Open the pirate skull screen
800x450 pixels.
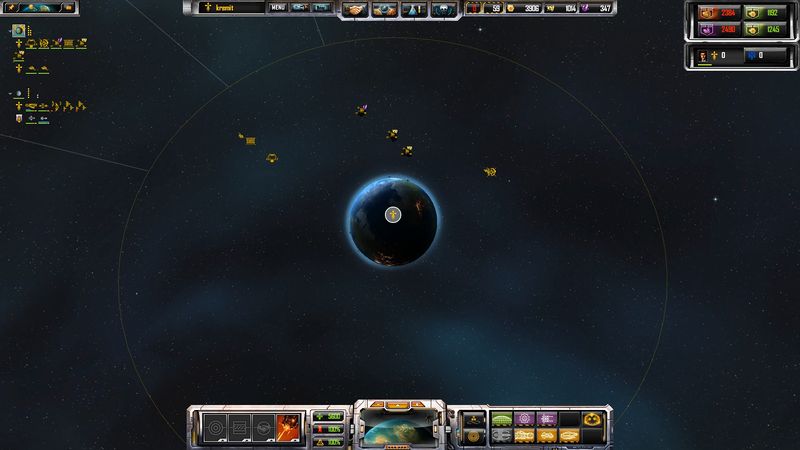point(441,9)
